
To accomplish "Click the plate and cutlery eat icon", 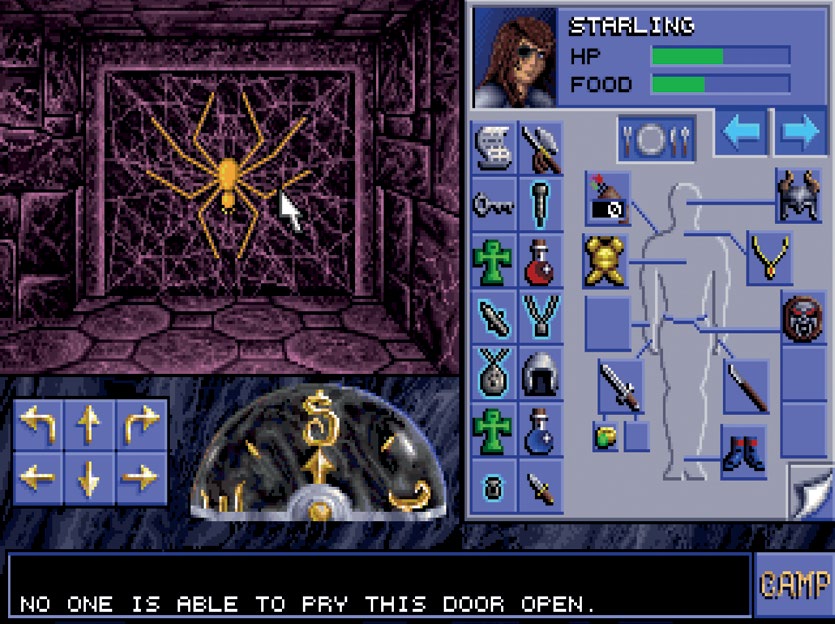I will [655, 139].
